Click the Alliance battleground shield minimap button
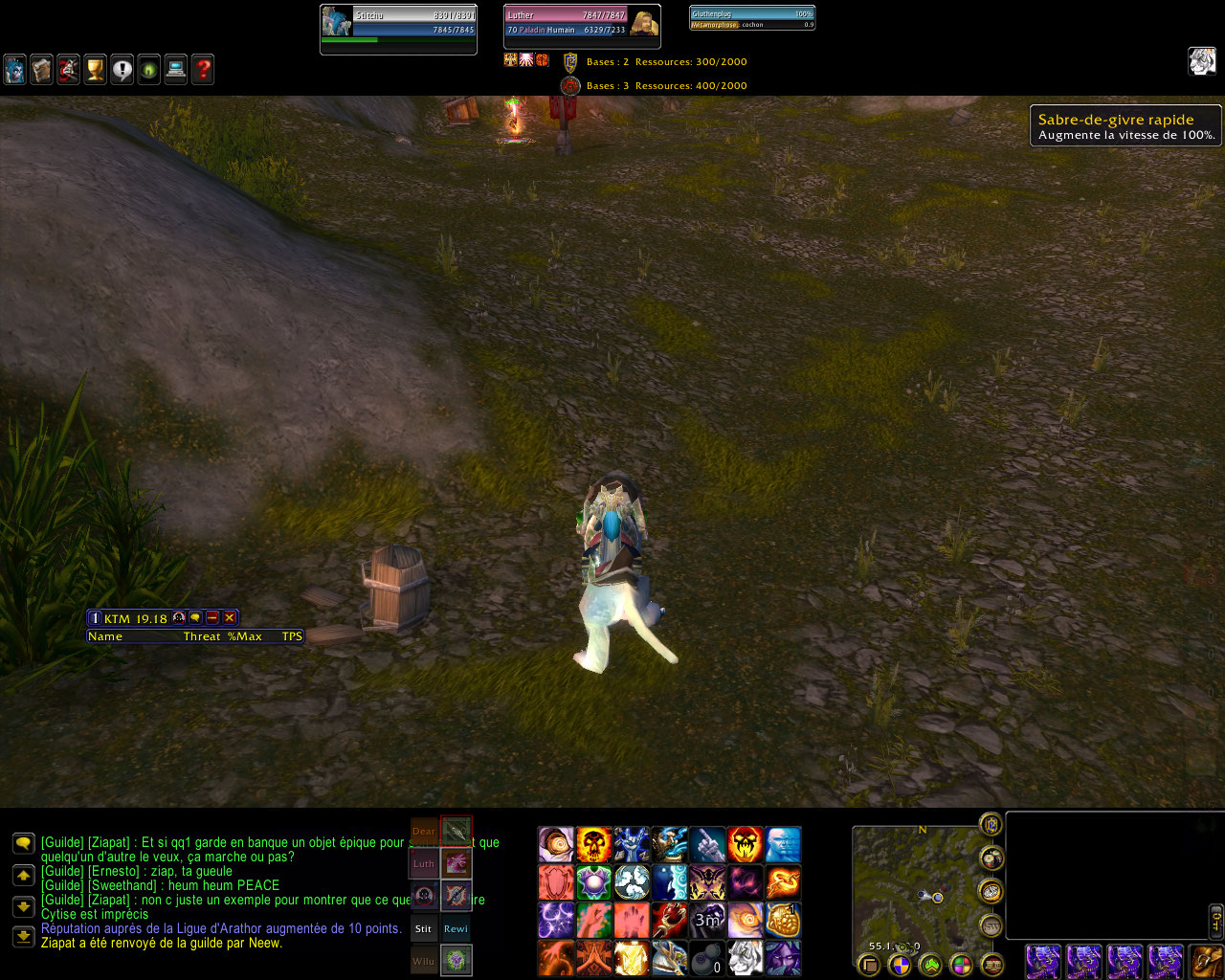 [991, 824]
